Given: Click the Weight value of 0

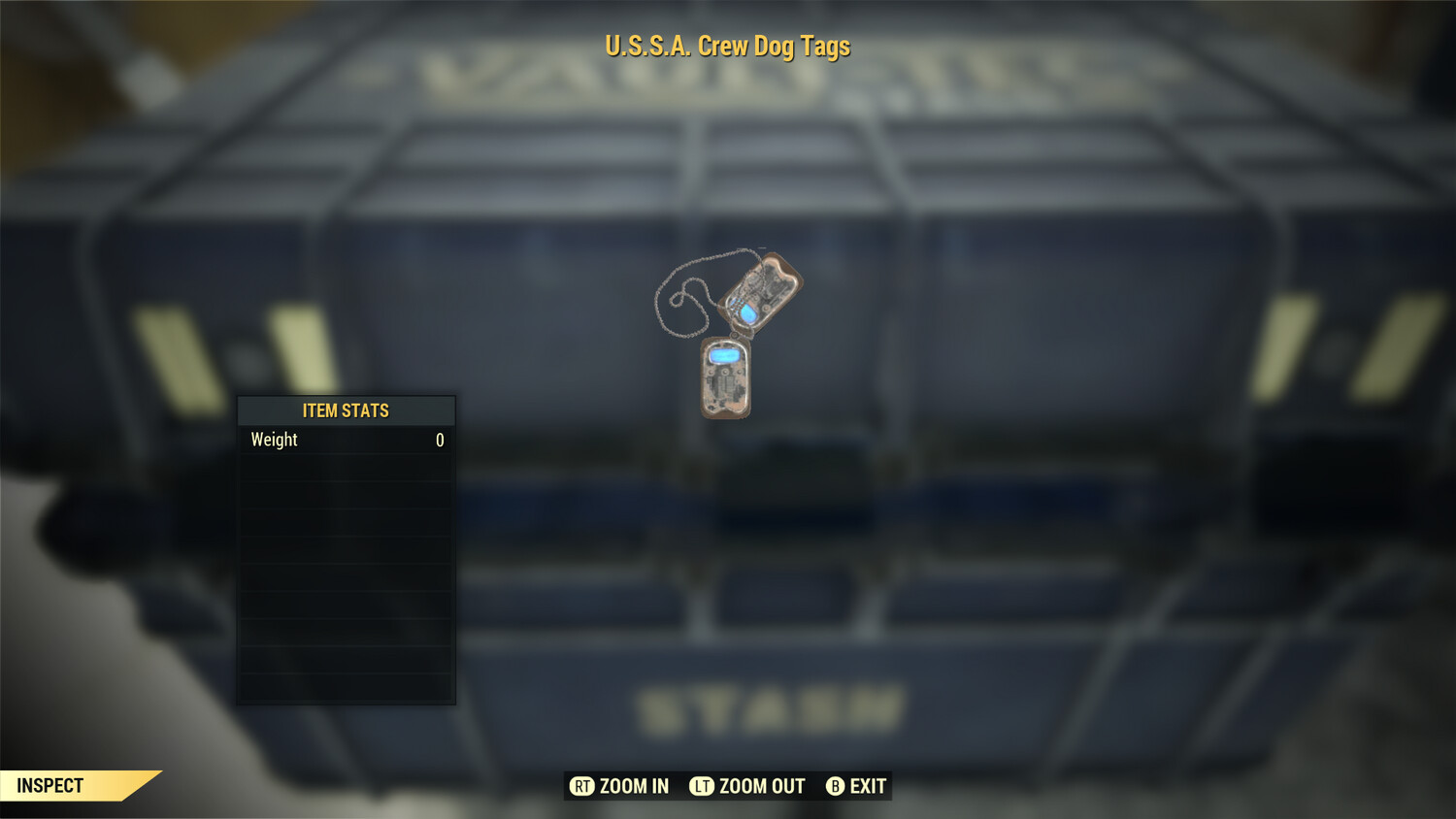Looking at the screenshot, I should point(439,440).
